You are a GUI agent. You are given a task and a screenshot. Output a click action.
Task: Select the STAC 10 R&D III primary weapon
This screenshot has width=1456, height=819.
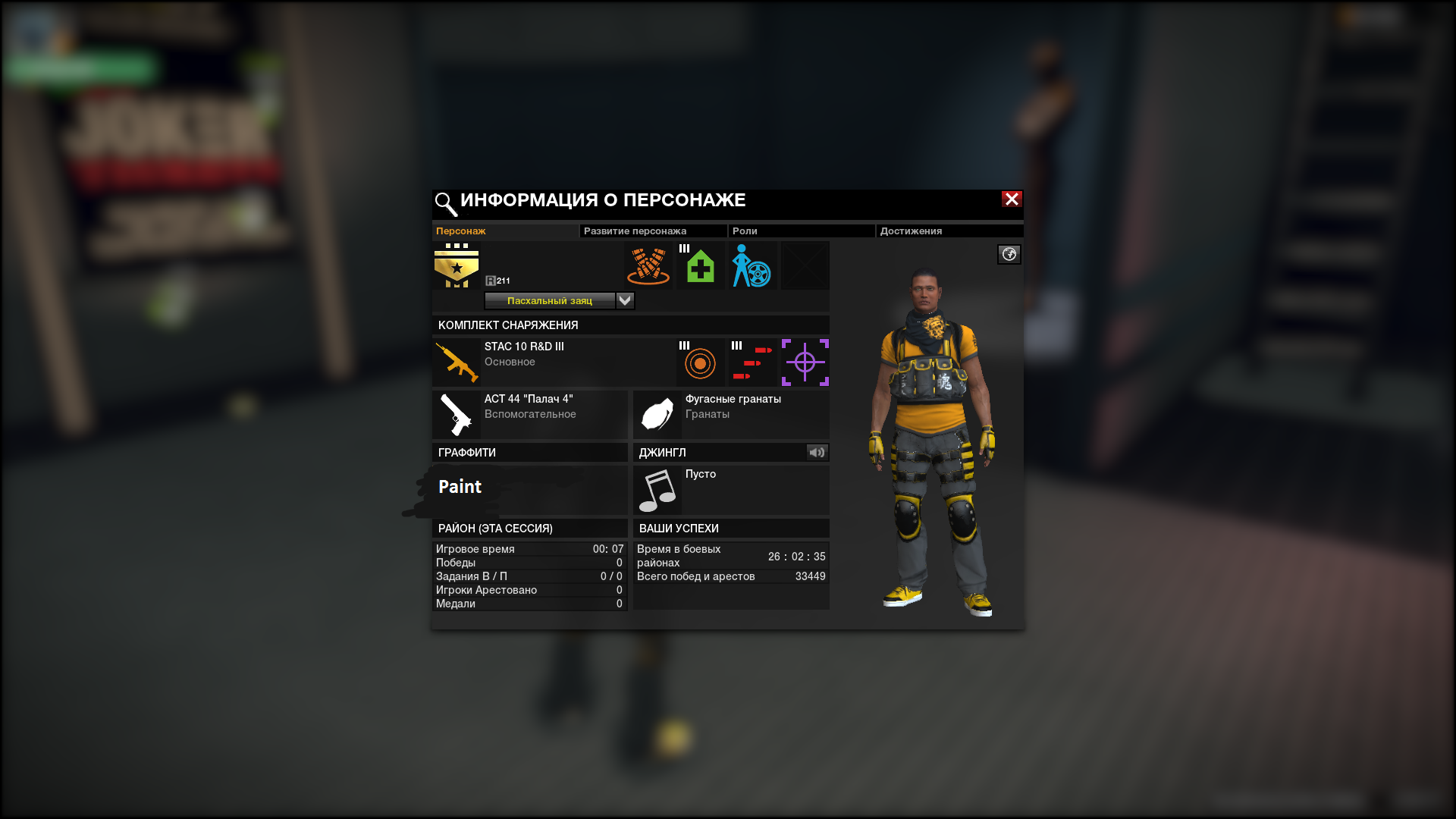531,362
